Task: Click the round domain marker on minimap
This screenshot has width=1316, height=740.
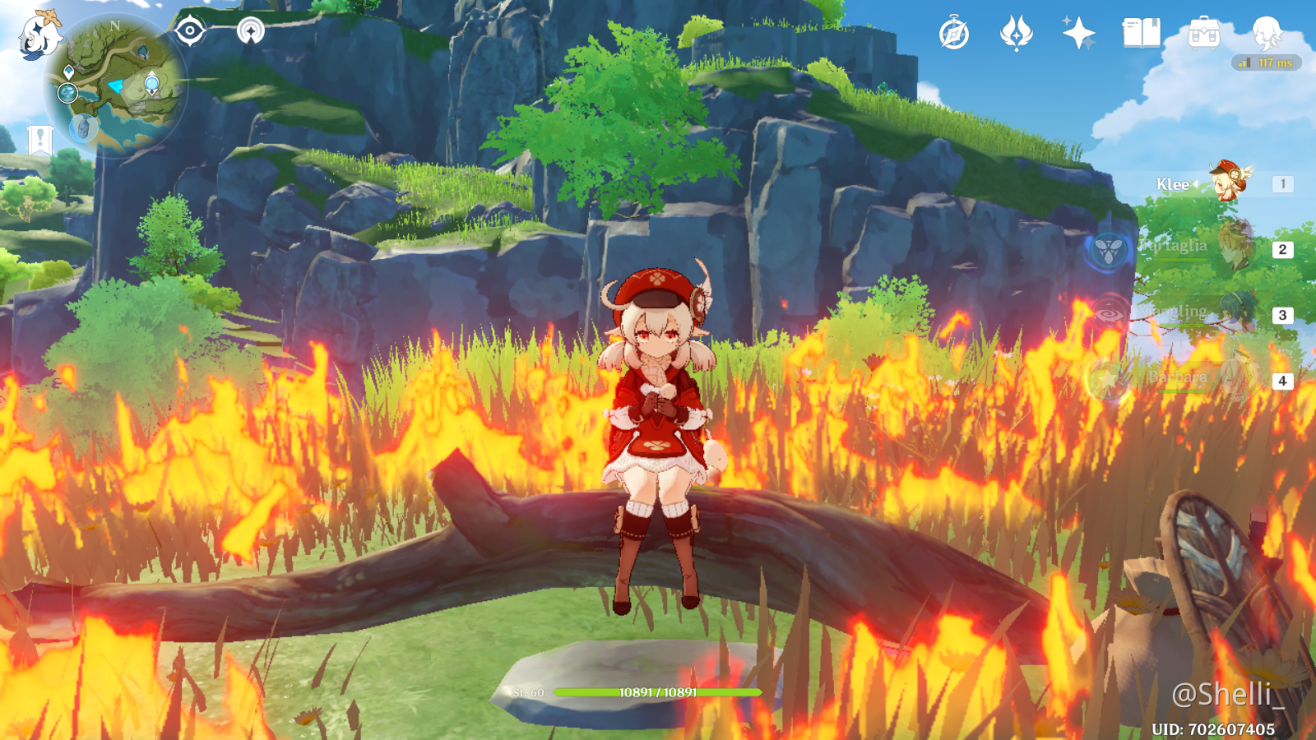Action: (x=67, y=93)
